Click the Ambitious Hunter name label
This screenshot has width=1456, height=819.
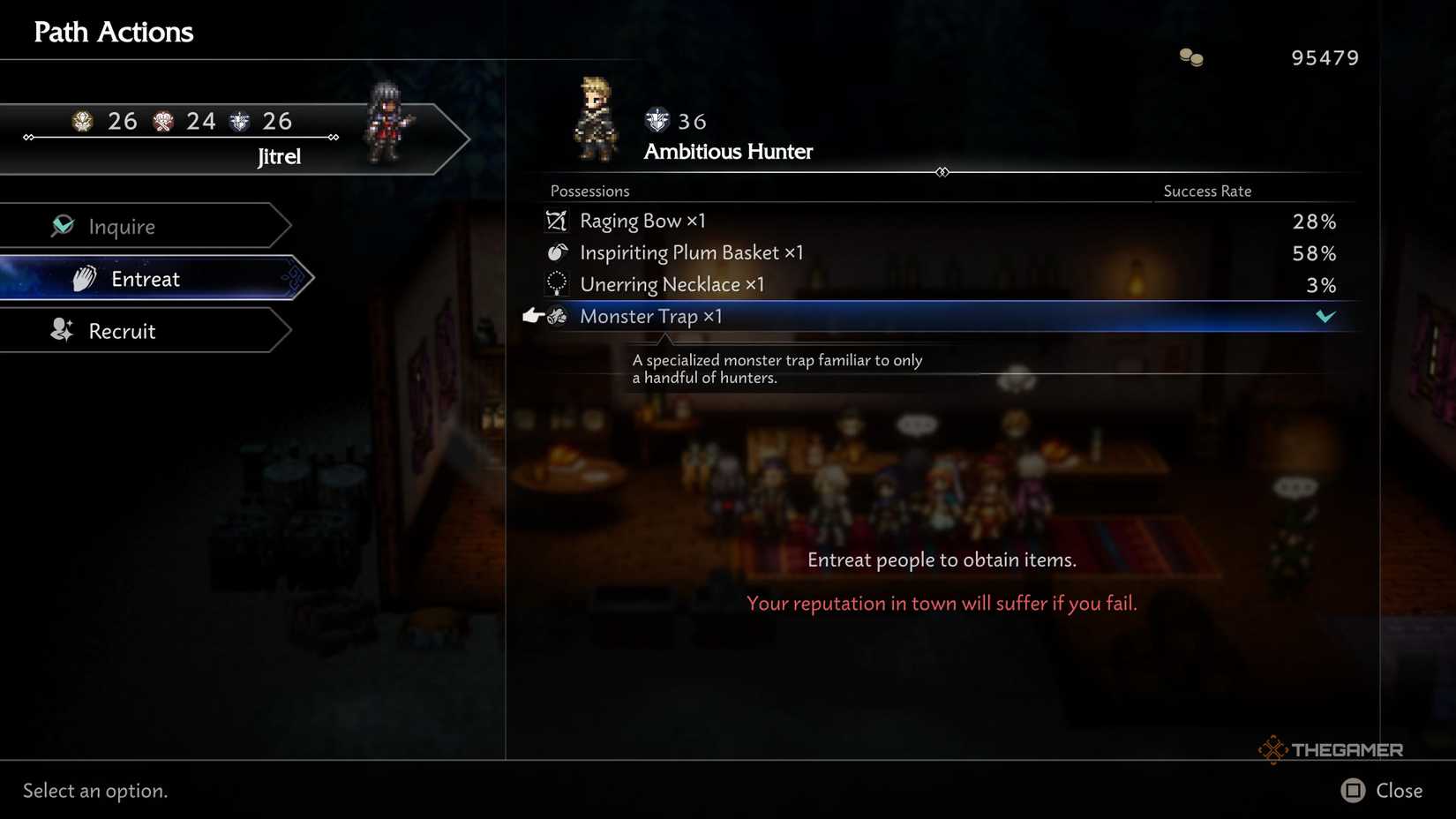click(727, 151)
